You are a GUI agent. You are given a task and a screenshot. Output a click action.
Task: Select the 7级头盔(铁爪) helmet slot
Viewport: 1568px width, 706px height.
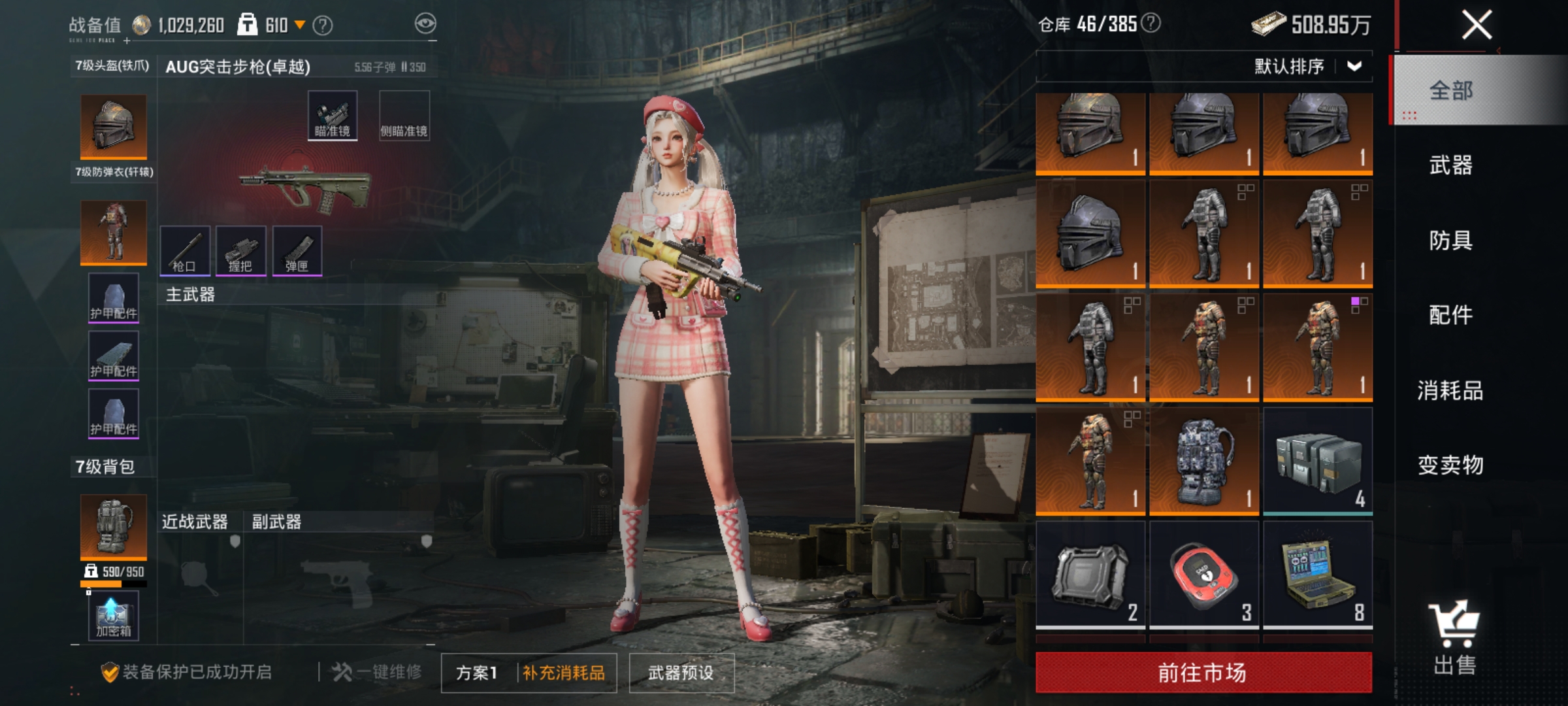(114, 127)
